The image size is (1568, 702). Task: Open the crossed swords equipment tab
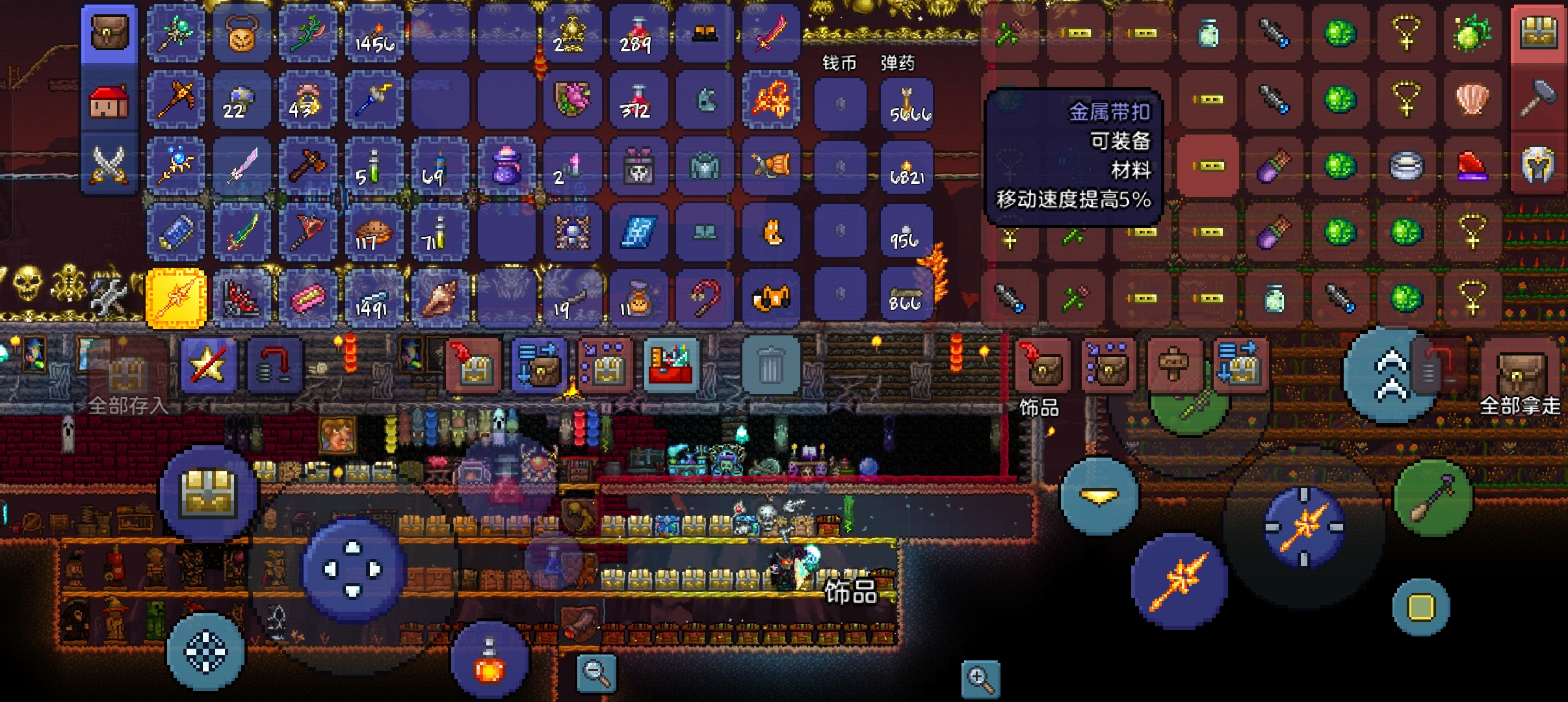click(x=109, y=164)
